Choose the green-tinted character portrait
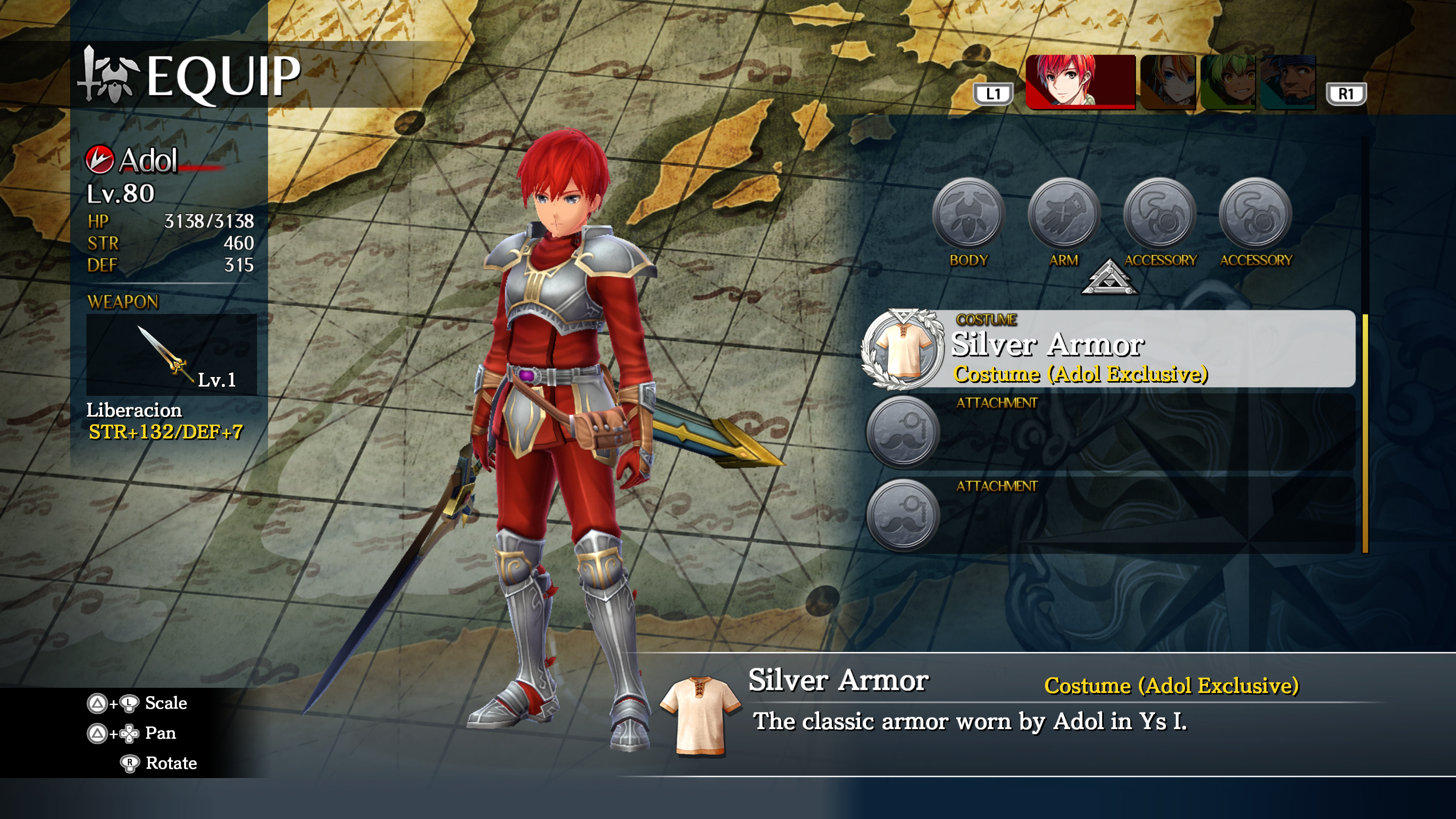Viewport: 1456px width, 819px height. click(x=1228, y=82)
